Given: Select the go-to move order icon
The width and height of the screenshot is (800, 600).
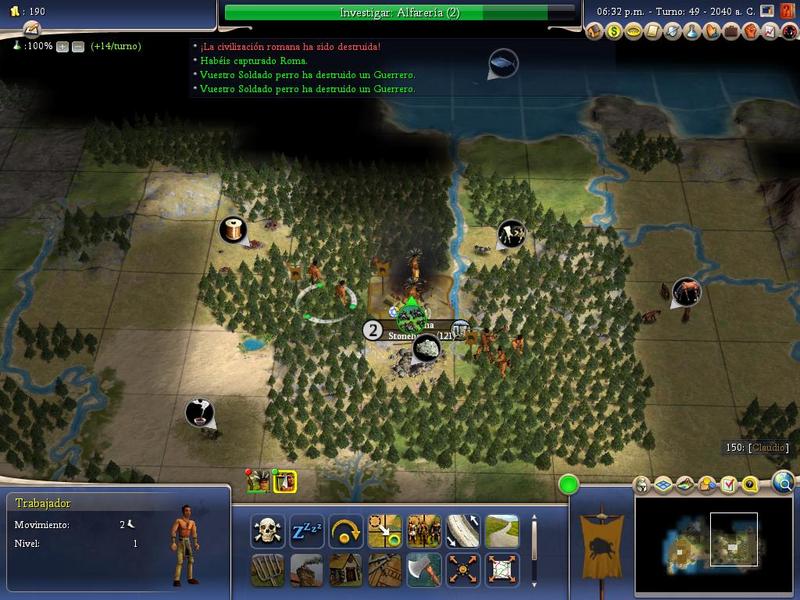Looking at the screenshot, I should 385,531.
